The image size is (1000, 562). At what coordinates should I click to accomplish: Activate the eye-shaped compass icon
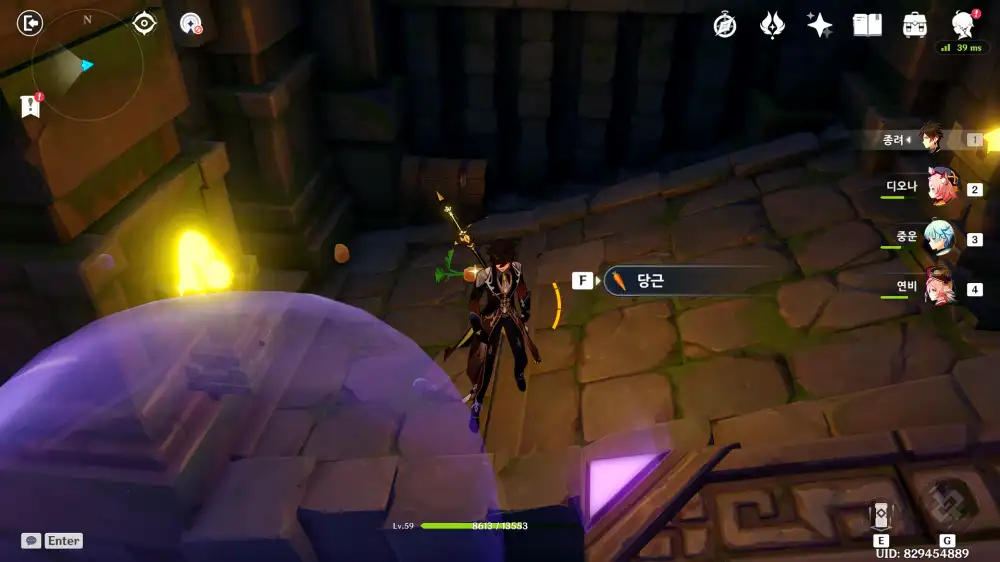[x=145, y=23]
